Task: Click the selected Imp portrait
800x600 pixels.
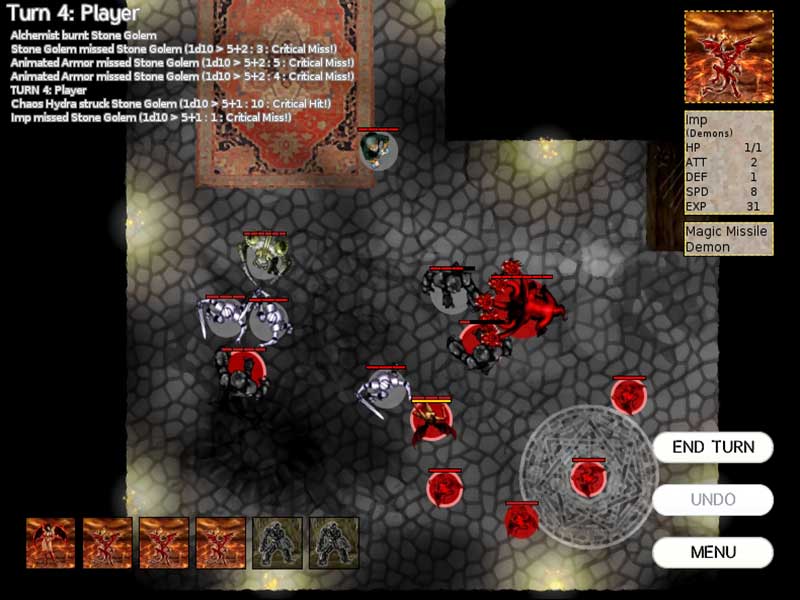Action: [x=728, y=57]
